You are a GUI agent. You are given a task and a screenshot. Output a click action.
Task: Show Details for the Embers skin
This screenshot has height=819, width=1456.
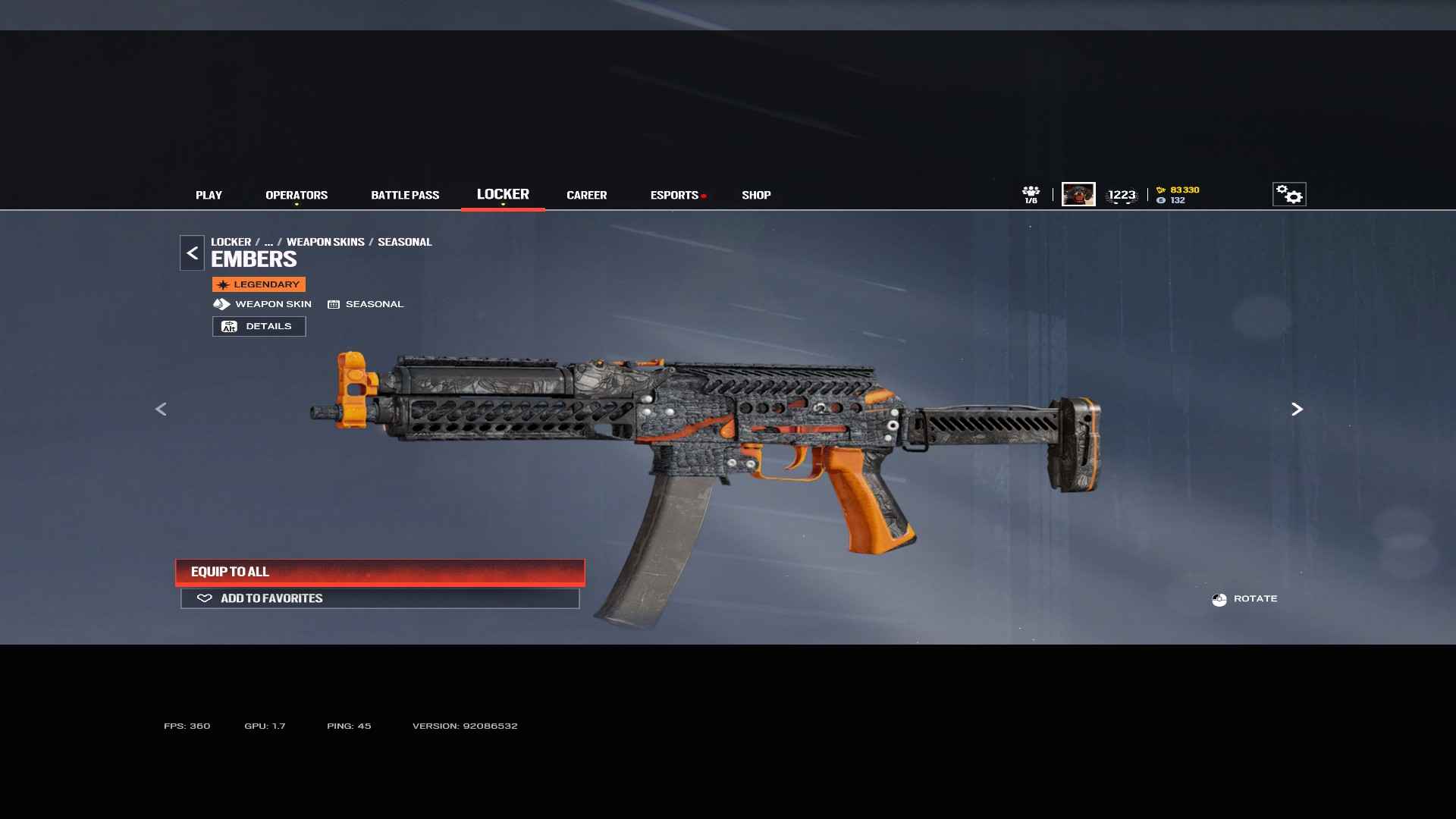click(259, 326)
